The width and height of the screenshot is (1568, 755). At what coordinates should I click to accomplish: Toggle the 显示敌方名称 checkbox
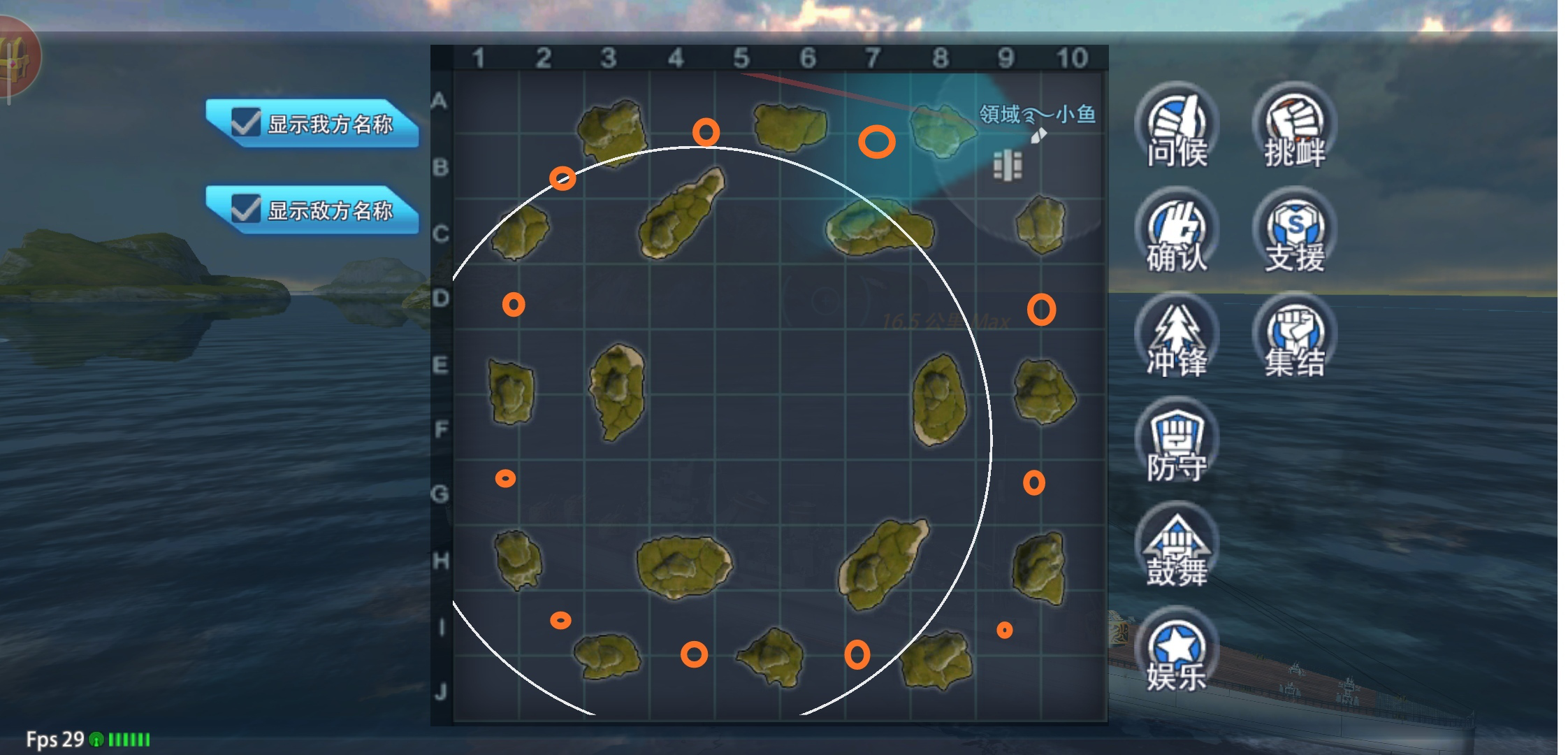pyautogui.click(x=245, y=208)
